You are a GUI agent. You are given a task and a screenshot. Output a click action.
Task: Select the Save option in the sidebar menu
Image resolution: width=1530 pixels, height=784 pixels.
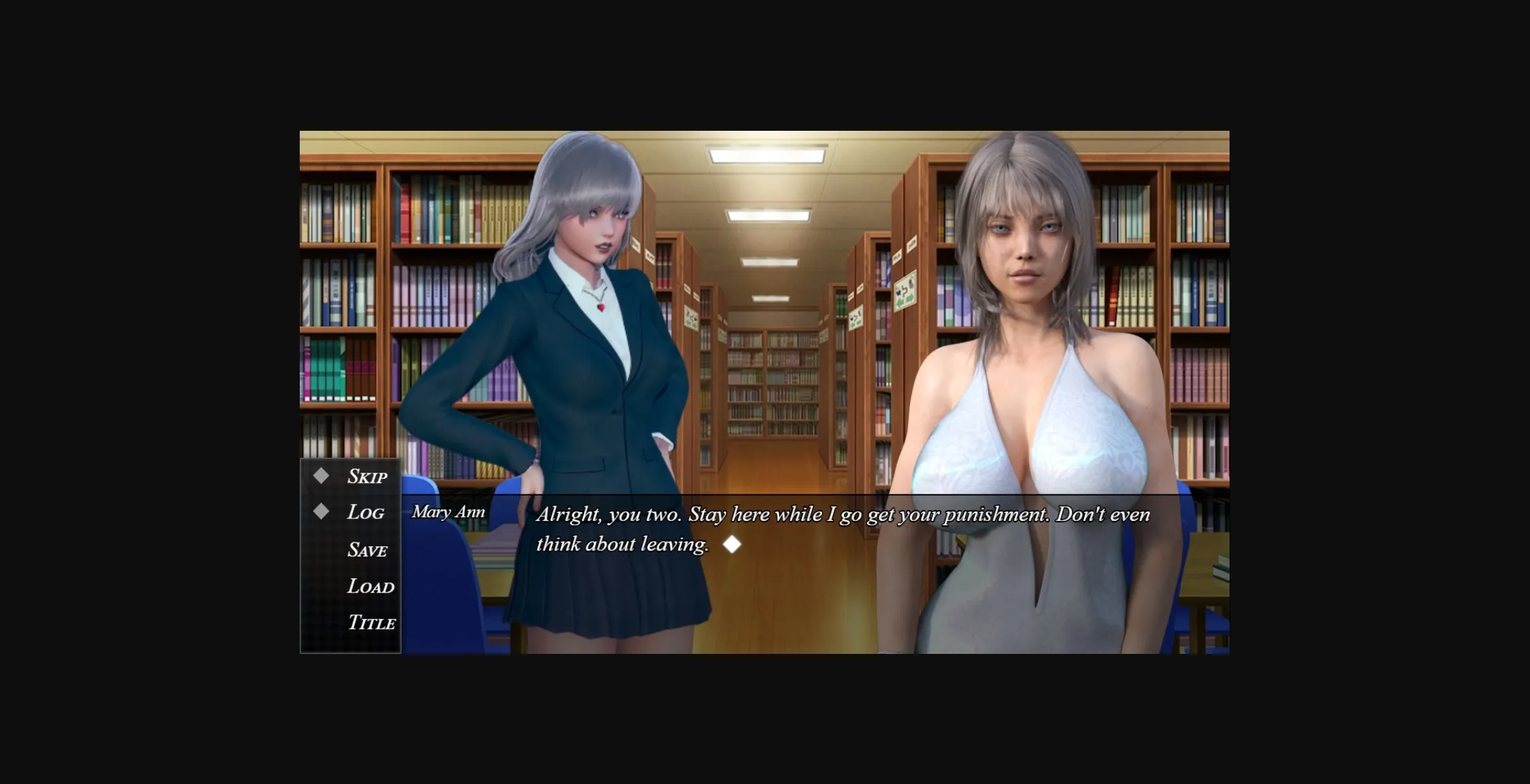pos(369,549)
